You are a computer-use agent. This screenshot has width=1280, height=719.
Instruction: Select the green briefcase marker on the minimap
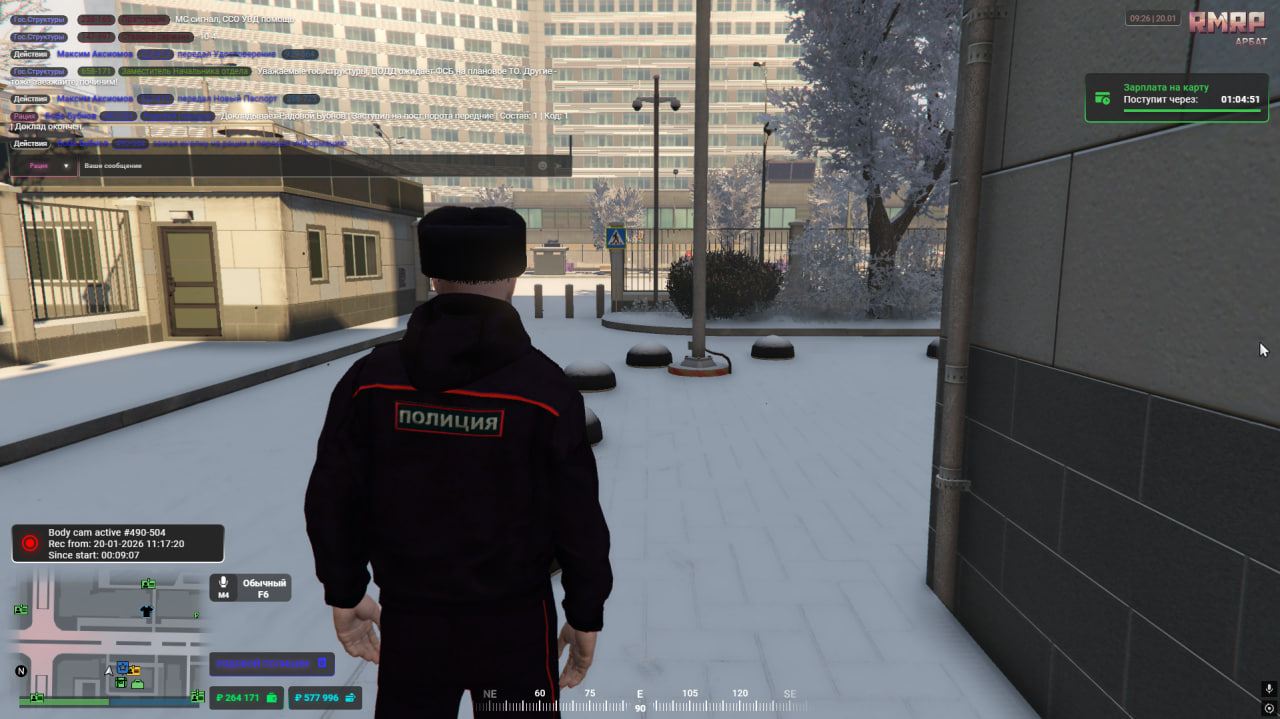click(x=137, y=684)
